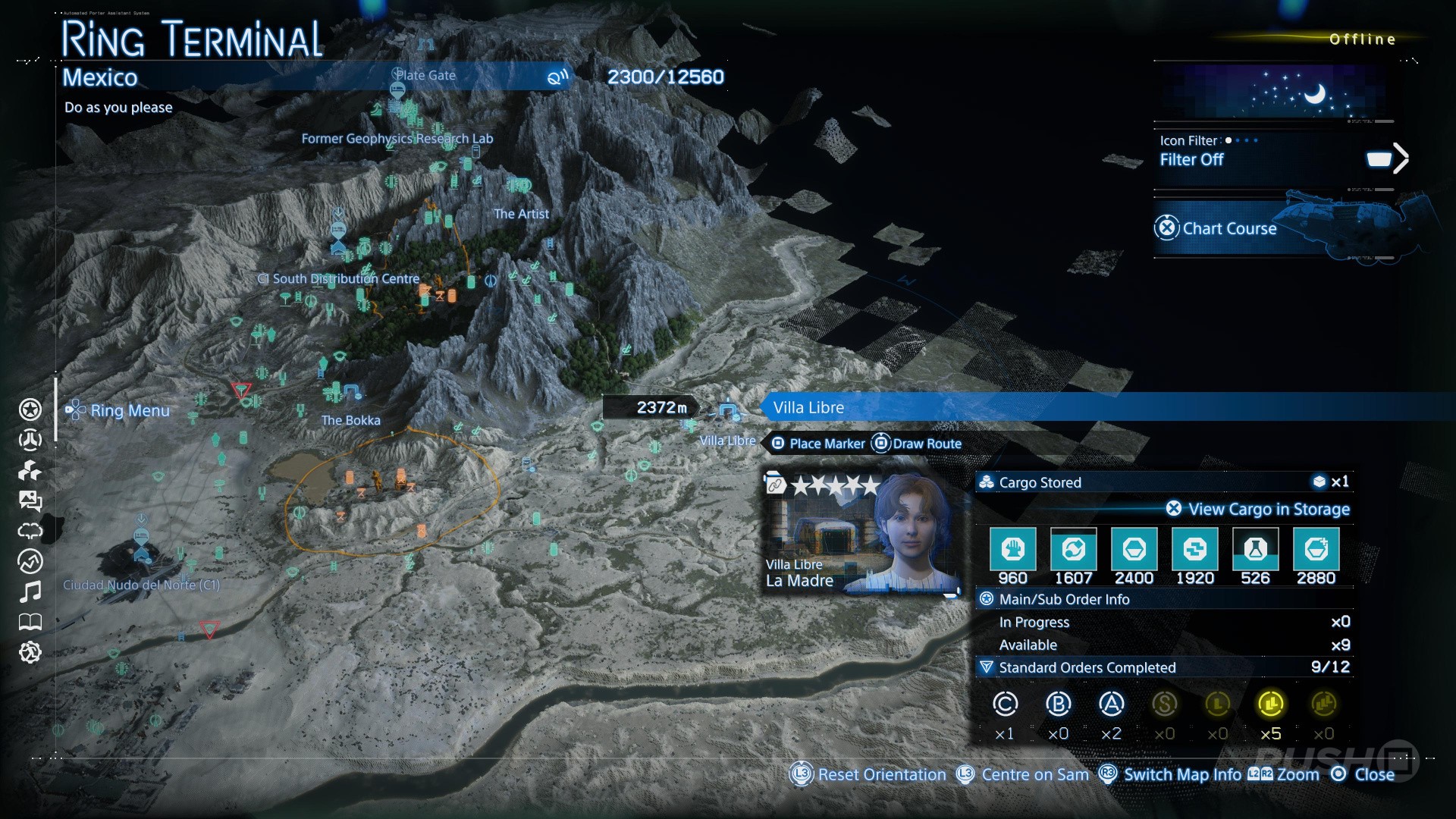Viewport: 1456px width, 819px height.
Task: View Cargo in Storage
Action: click(x=1259, y=509)
